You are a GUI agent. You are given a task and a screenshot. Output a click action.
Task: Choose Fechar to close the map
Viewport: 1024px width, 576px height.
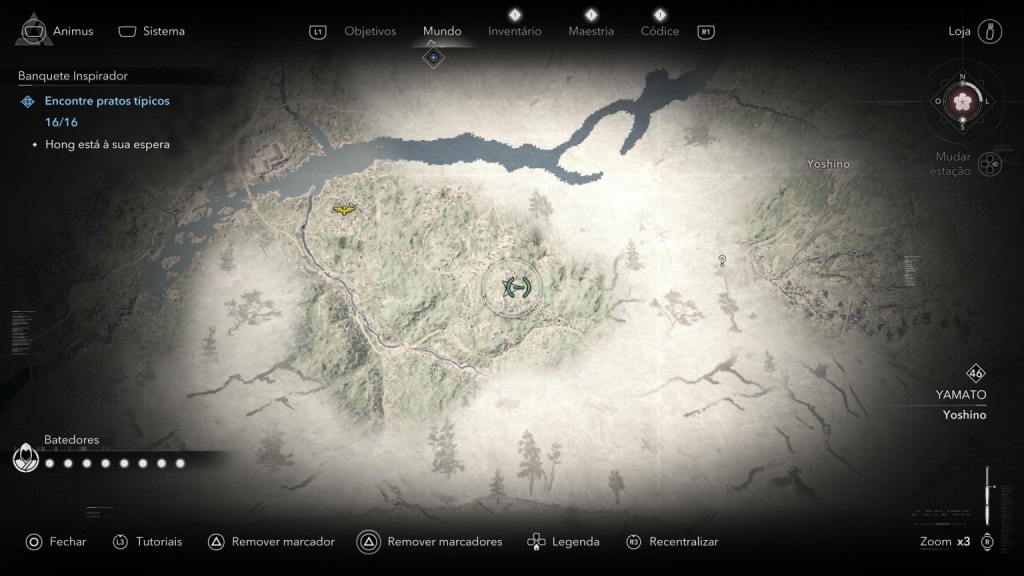coord(57,542)
